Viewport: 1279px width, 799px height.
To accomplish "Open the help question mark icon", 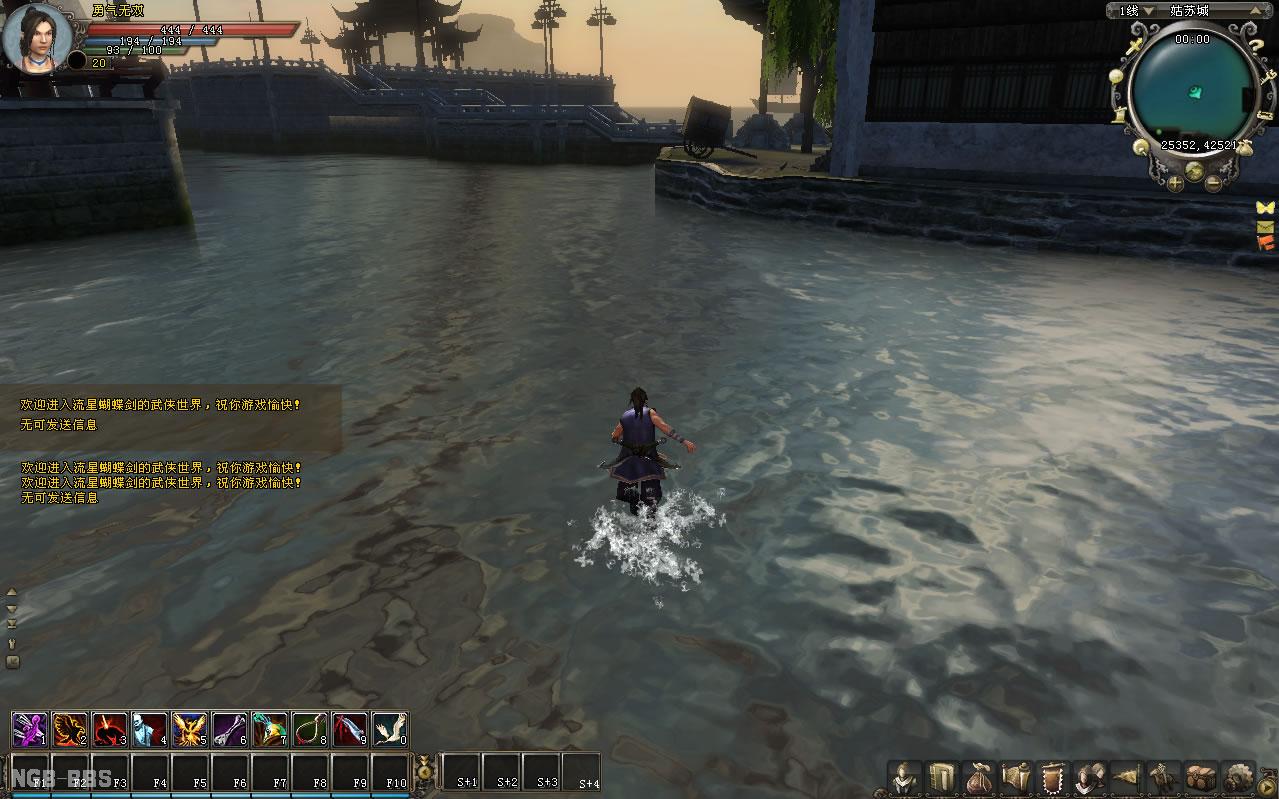I will [1255, 45].
